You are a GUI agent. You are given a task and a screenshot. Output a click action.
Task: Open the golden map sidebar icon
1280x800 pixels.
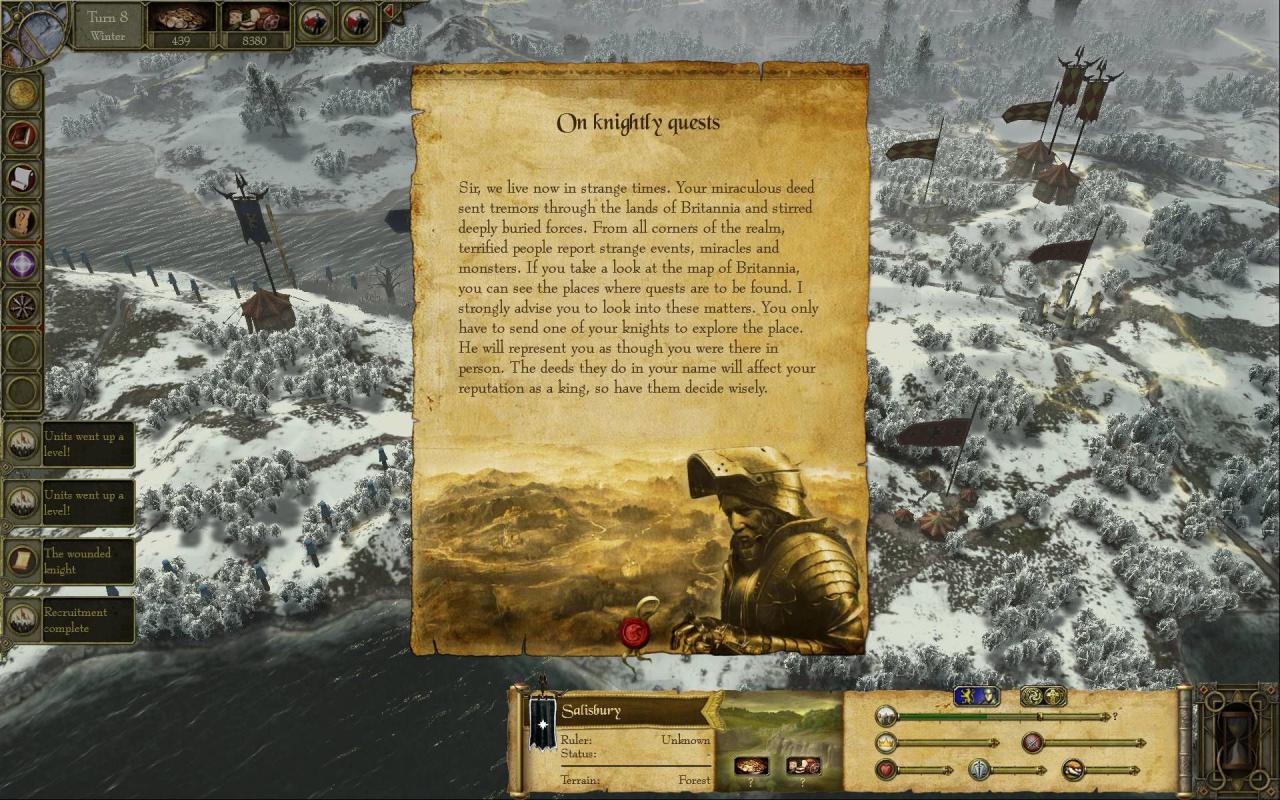pyautogui.click(x=22, y=92)
